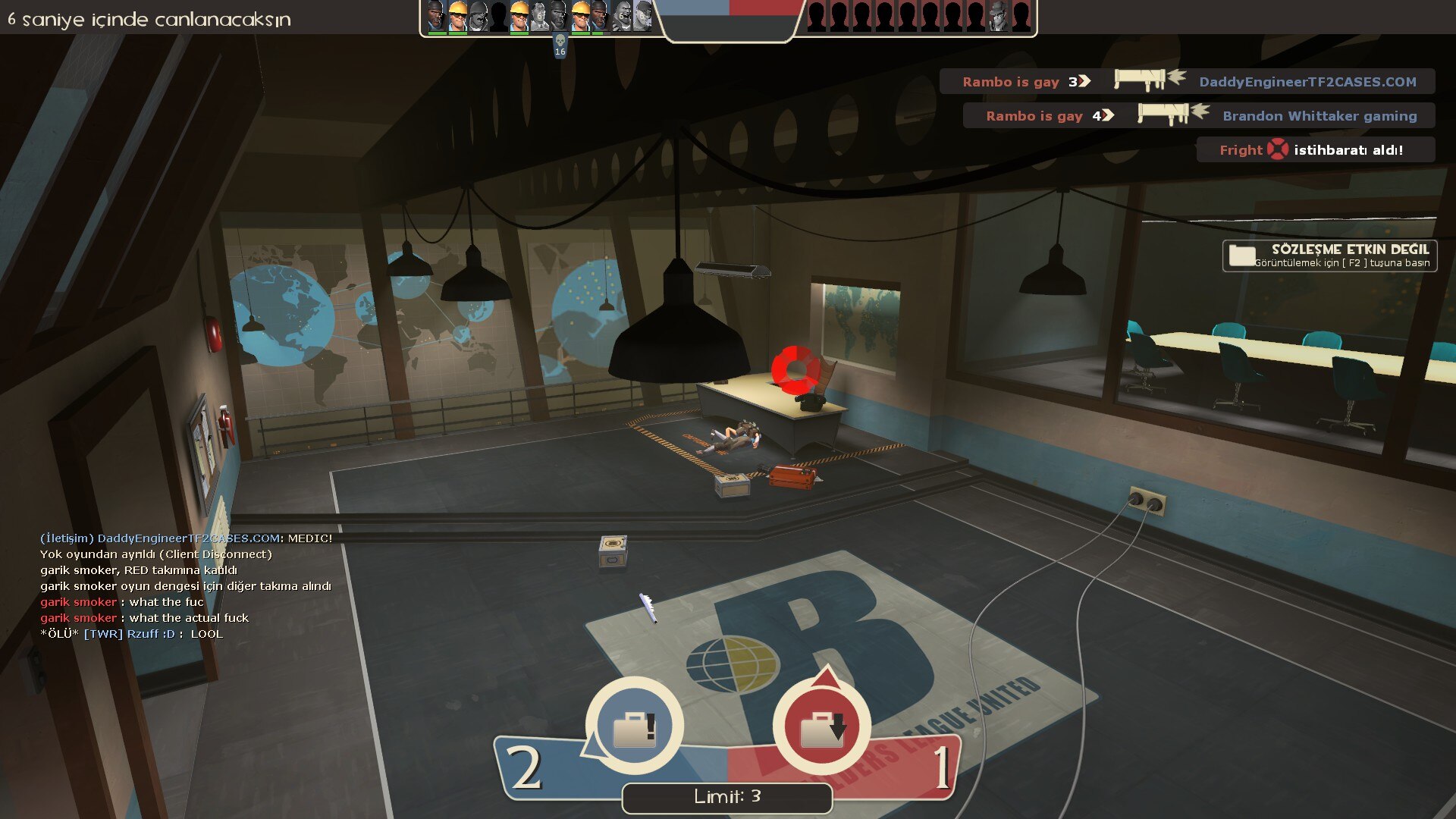1456x819 pixels.
Task: Click the streak arrow beside Rambo is gay 4
Action: 1106,115
